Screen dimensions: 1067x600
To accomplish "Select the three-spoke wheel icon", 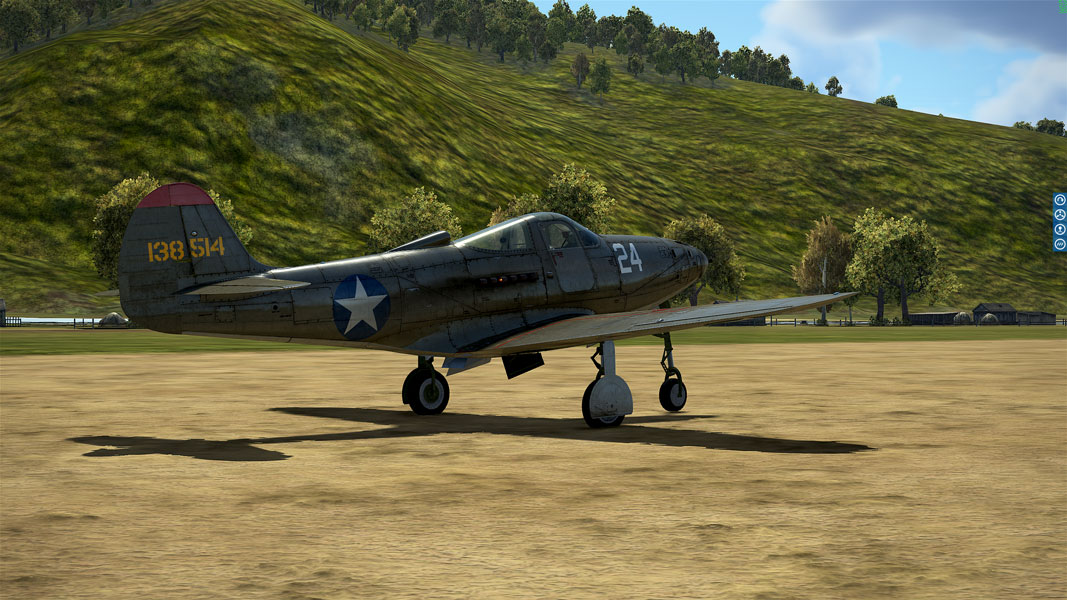I will (x=1060, y=214).
